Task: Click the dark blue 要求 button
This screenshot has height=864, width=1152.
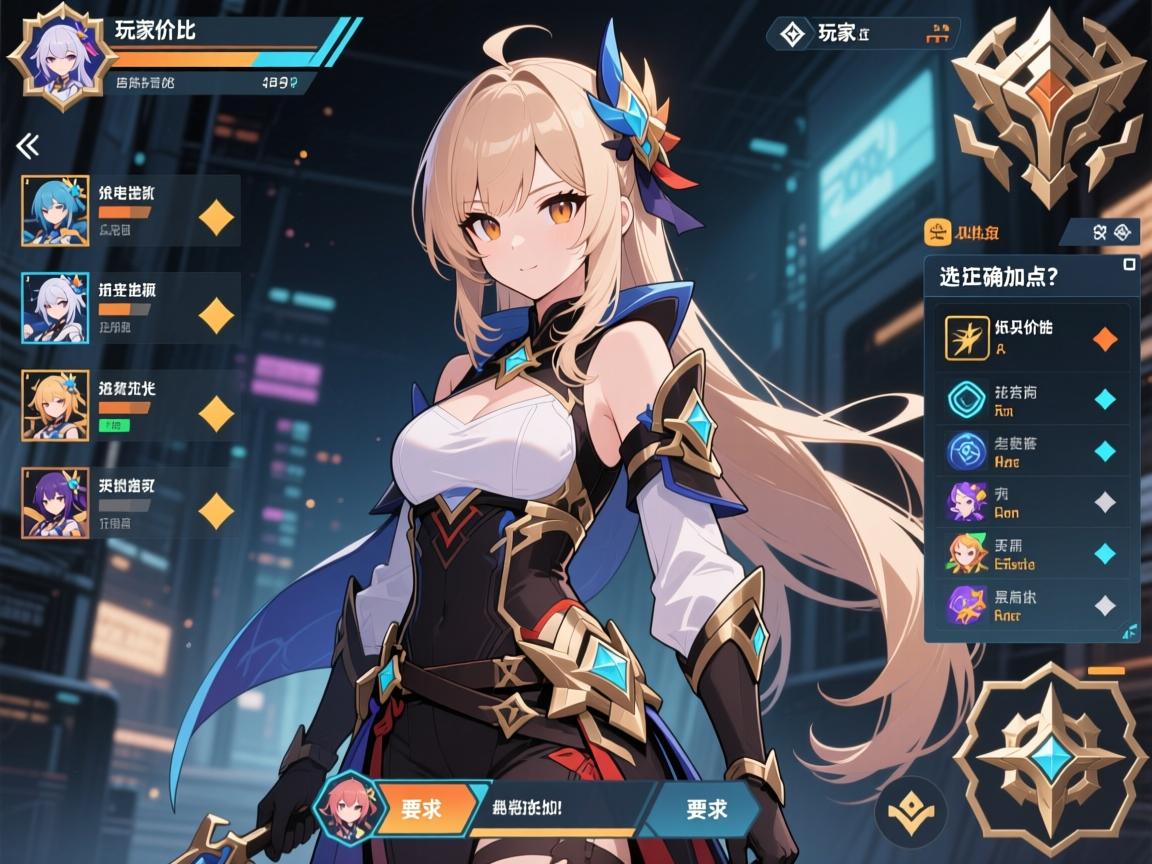Action: tap(706, 808)
